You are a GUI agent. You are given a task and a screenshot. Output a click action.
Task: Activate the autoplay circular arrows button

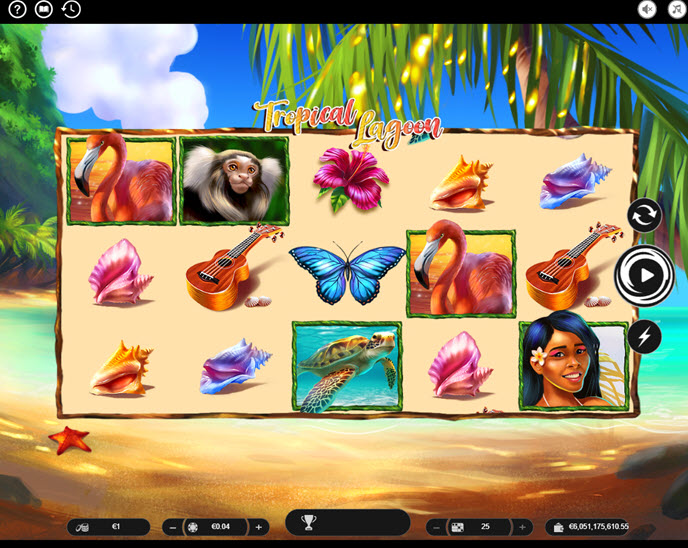(x=643, y=215)
